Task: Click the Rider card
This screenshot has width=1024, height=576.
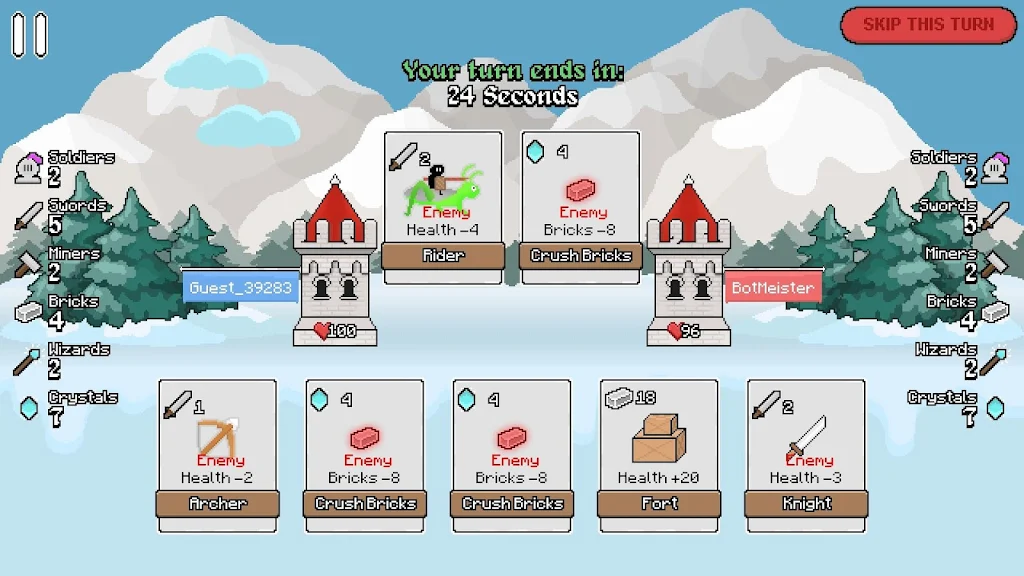Action: coord(443,207)
